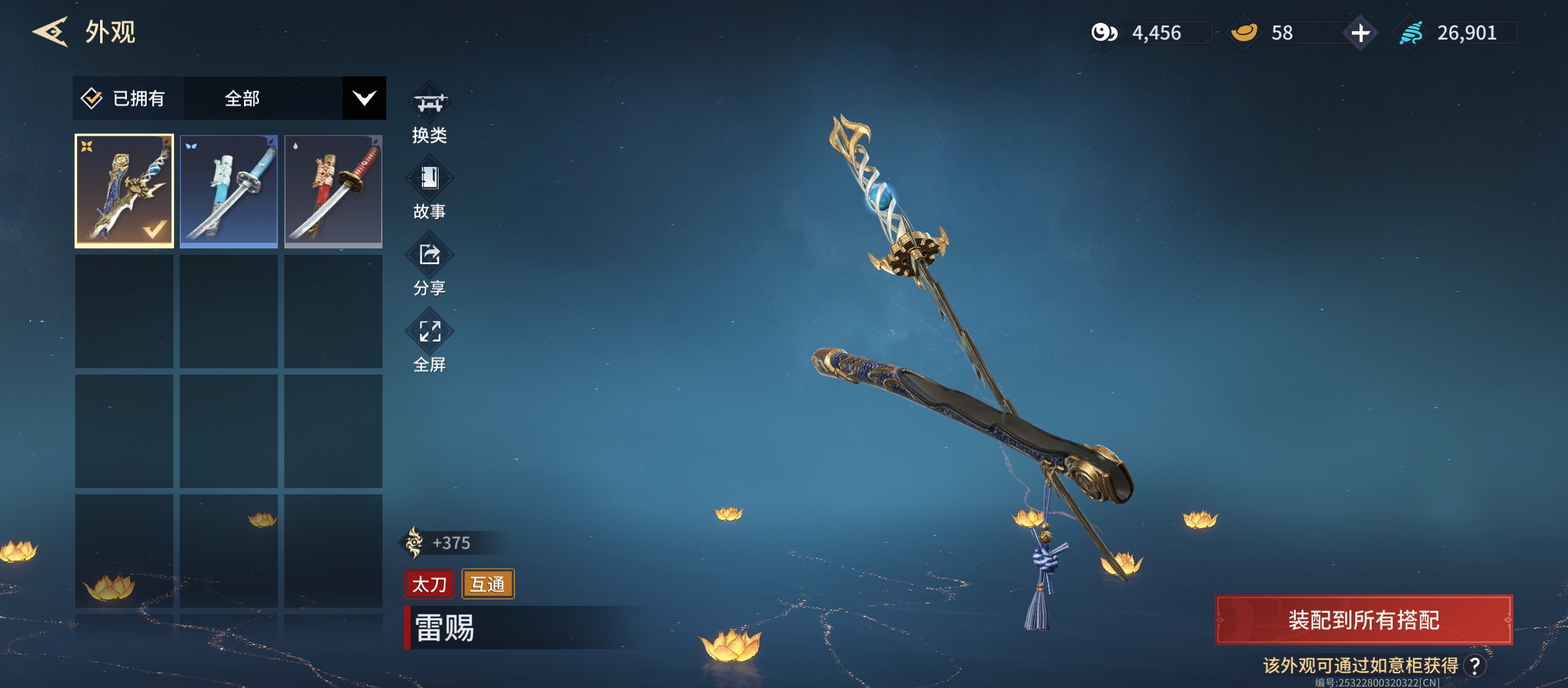This screenshot has width=1568, height=688.
Task: Open the question mark help icon
Action: tap(1475, 666)
